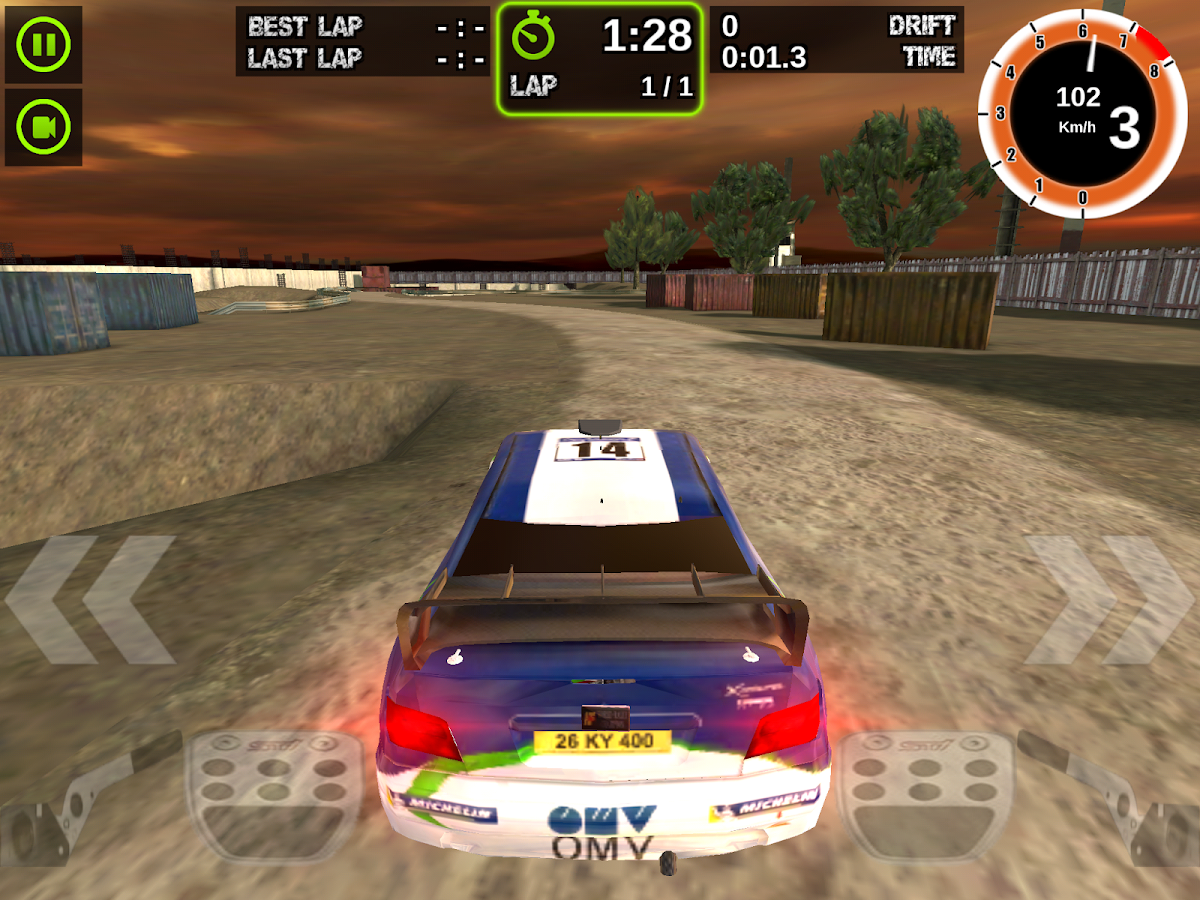The height and width of the screenshot is (900, 1200).
Task: Steer with the left-pointing double chevron
Action: [x=92, y=600]
